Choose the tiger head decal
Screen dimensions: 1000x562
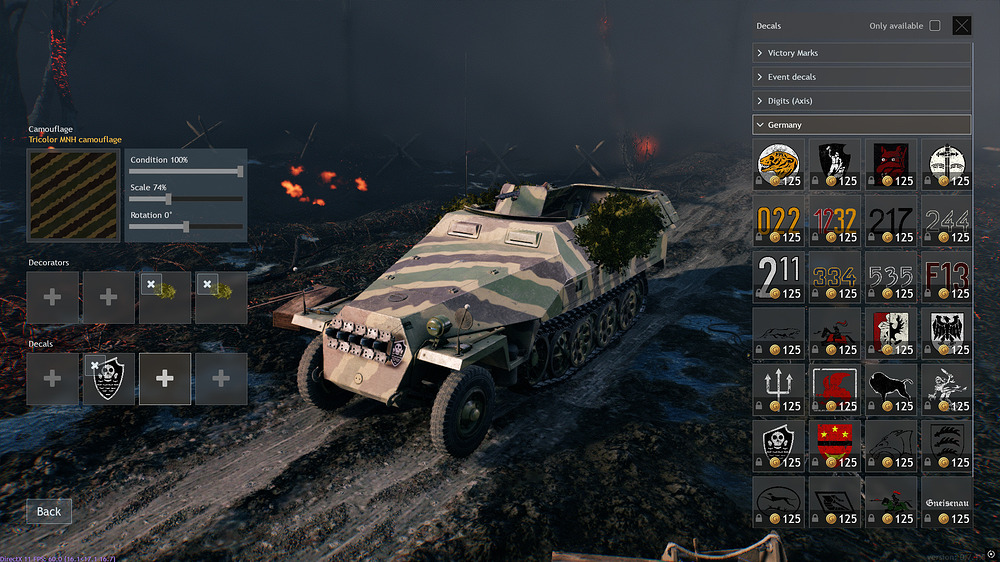(x=777, y=164)
